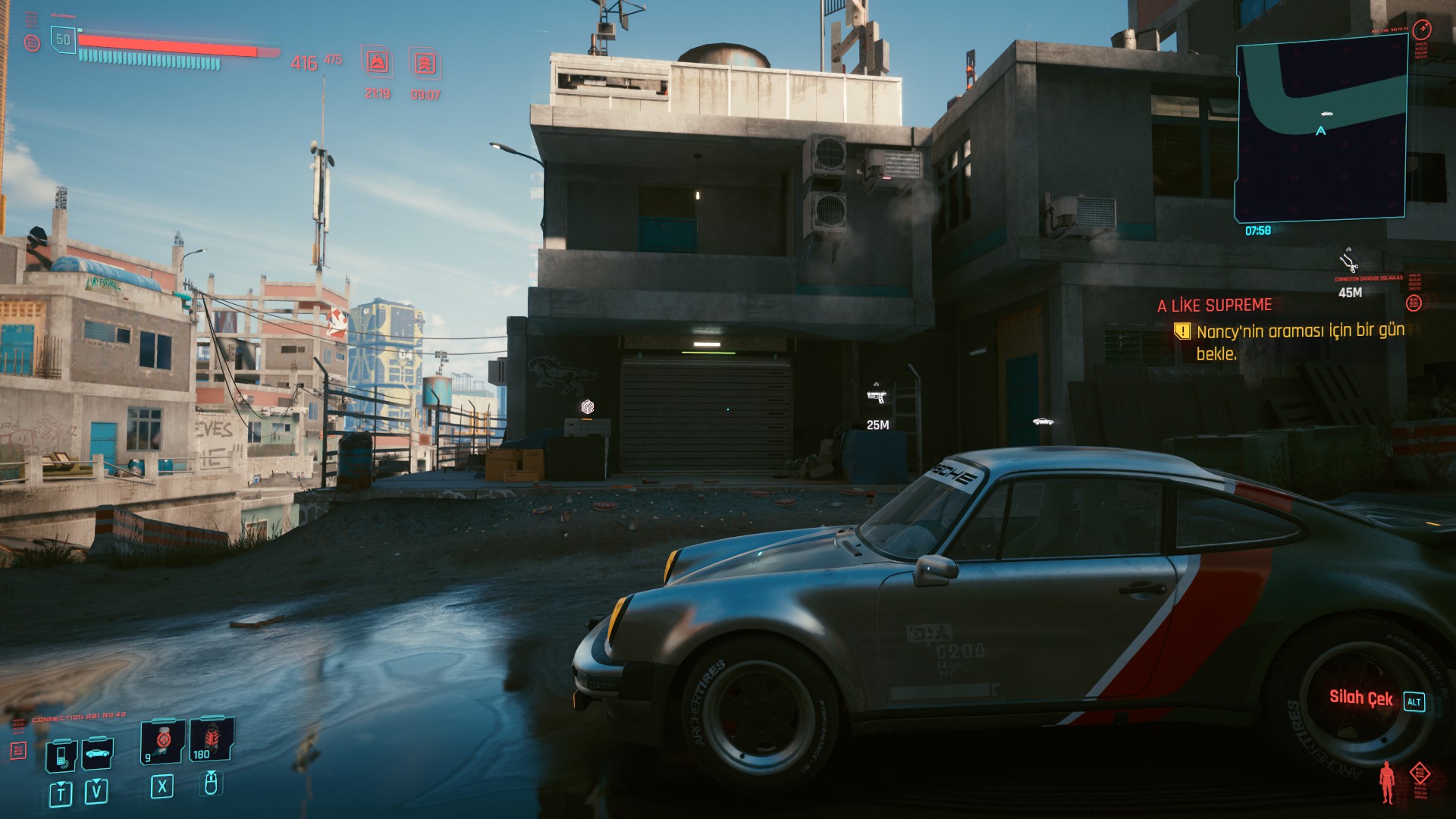Click the phone icon in quick bar
The image size is (1456, 819).
[61, 754]
